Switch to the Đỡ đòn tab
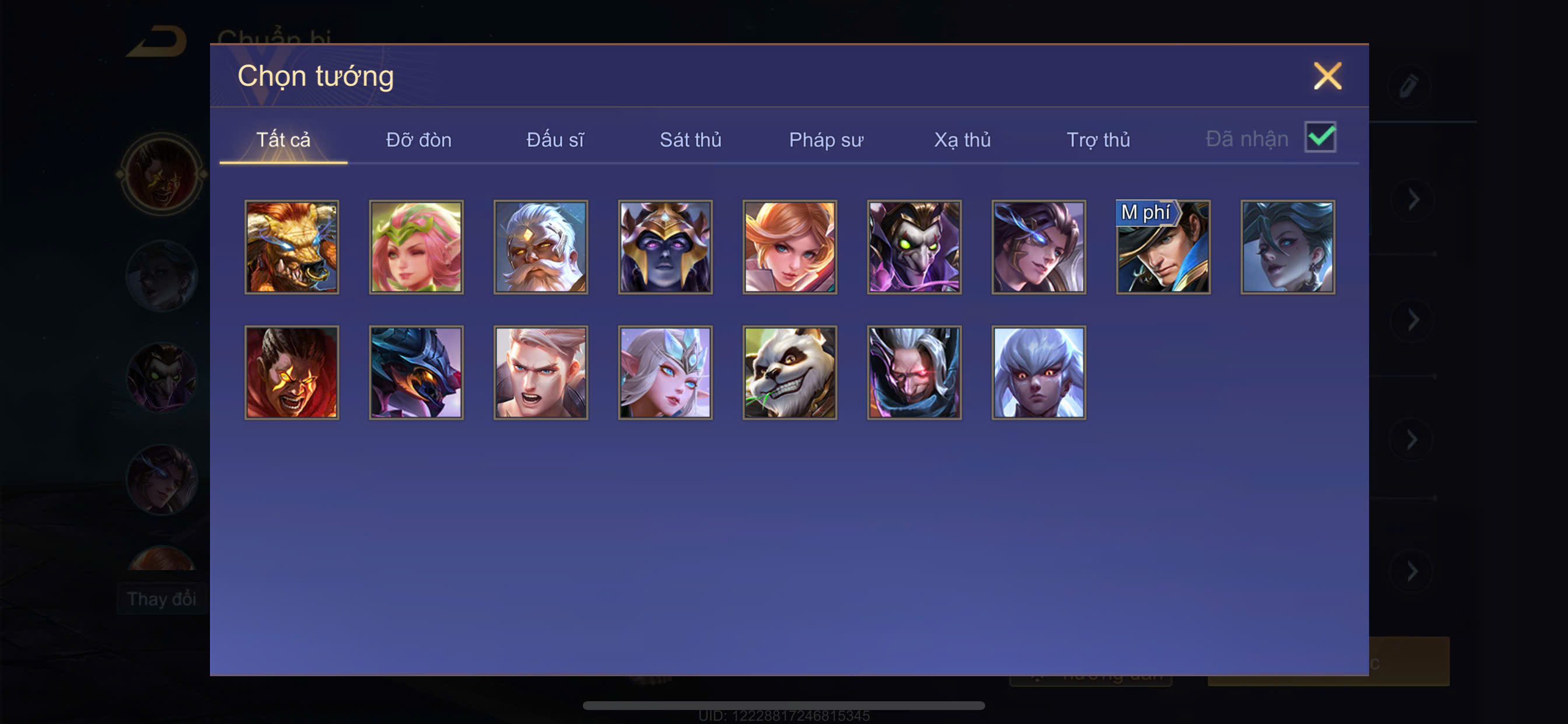 coord(418,140)
